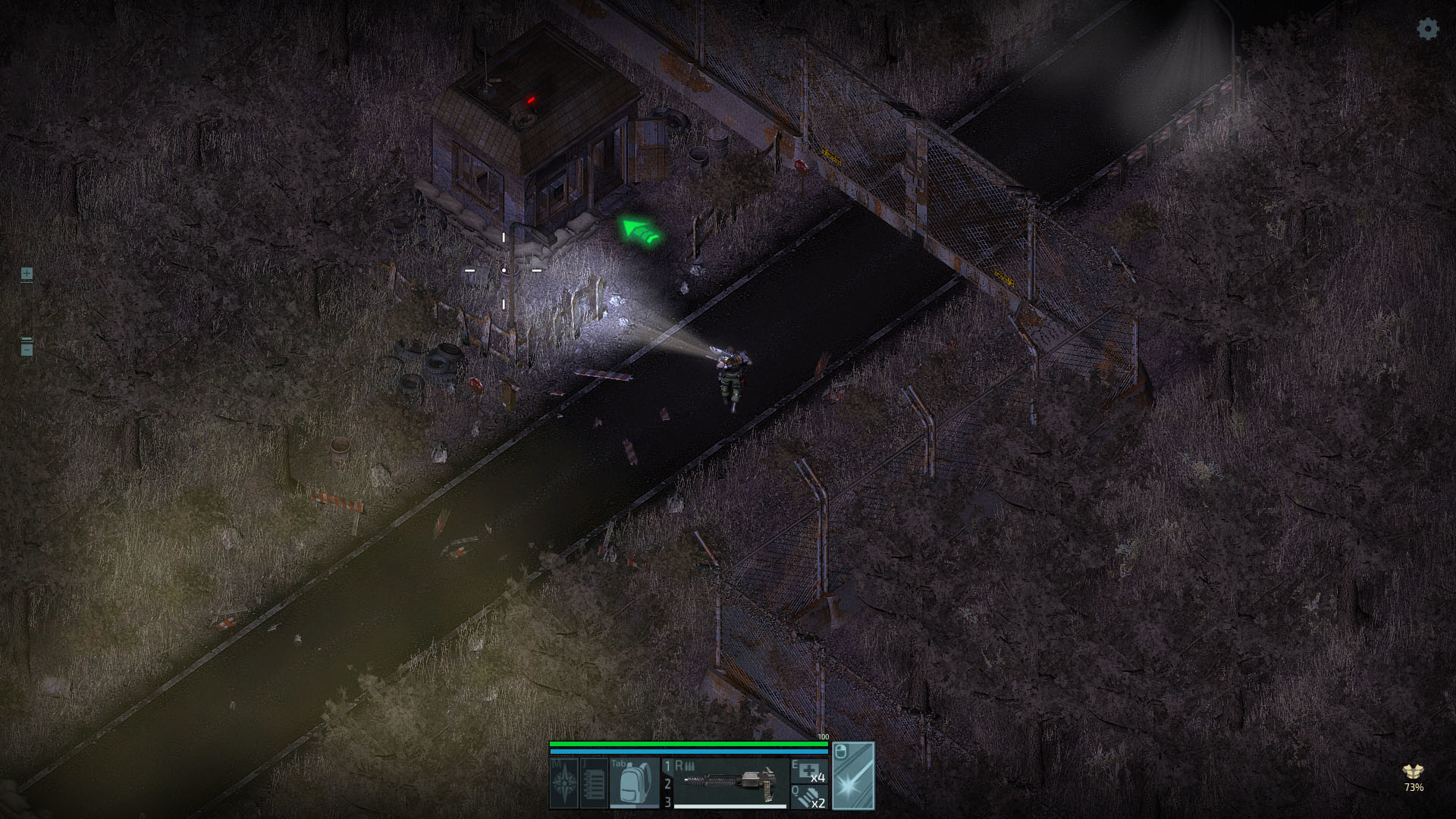Open the settings gear in the top-right corner
Image resolution: width=1456 pixels, height=819 pixels.
pos(1427,30)
